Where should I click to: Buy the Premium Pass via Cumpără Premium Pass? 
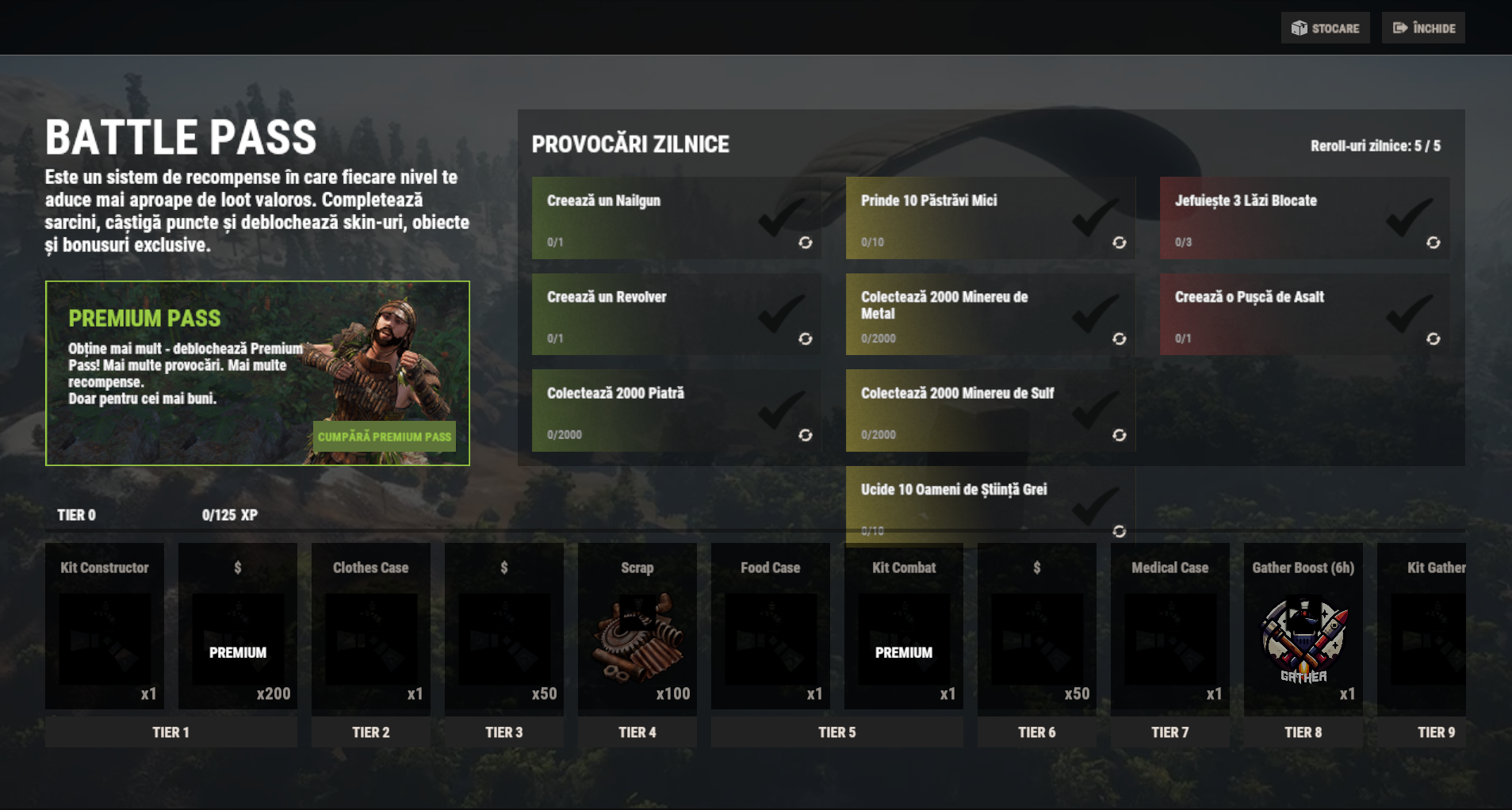385,437
